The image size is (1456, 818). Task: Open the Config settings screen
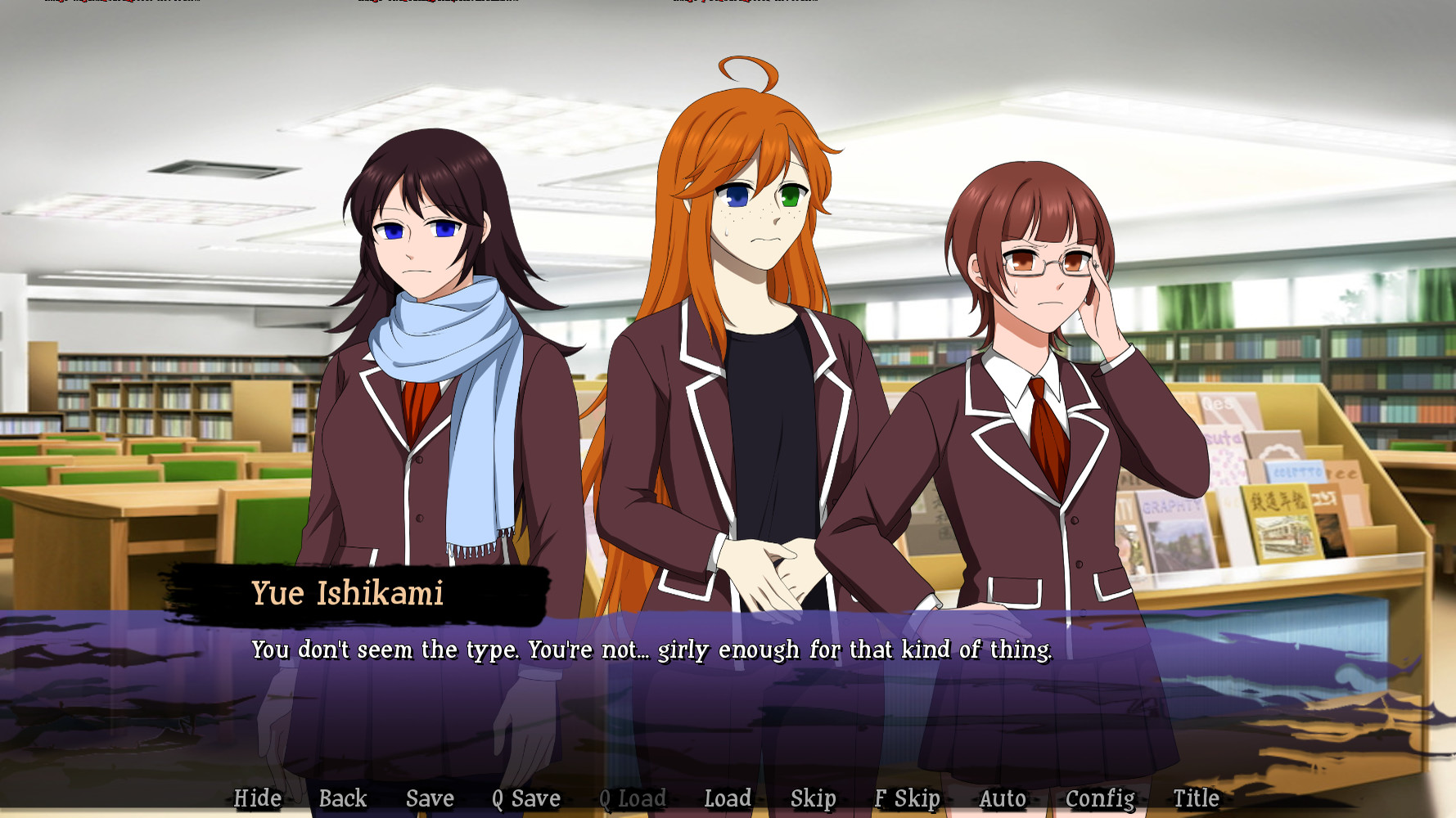tap(1100, 798)
